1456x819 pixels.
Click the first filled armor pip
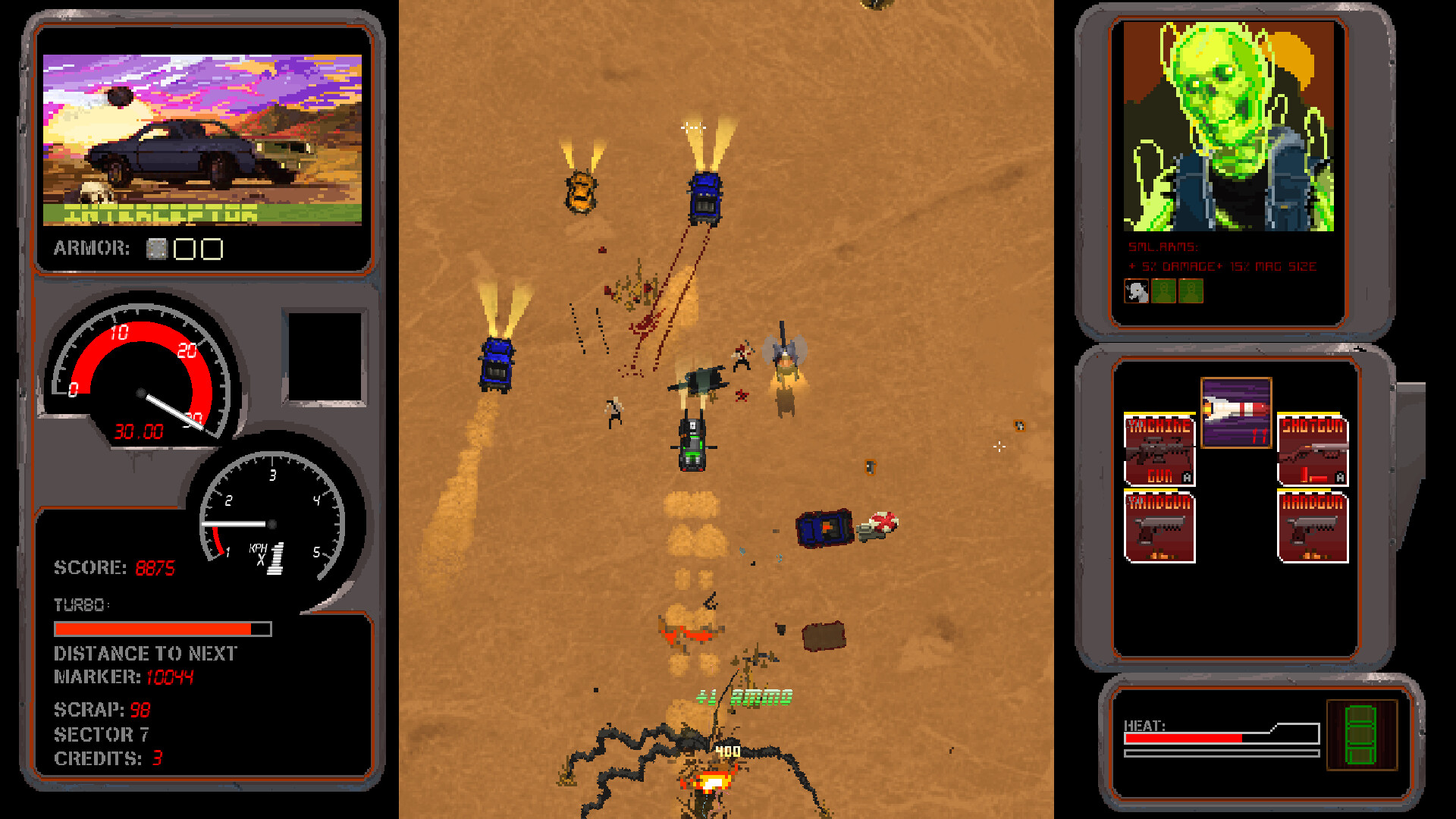[x=158, y=247]
